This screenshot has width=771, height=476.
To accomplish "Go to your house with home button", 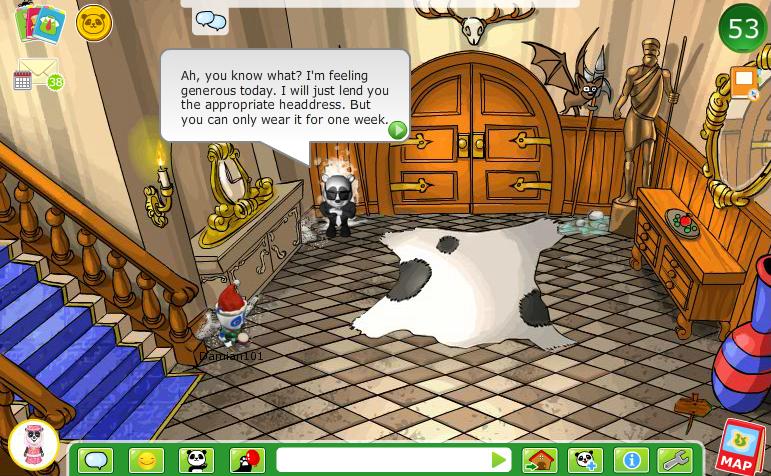I will 540,460.
